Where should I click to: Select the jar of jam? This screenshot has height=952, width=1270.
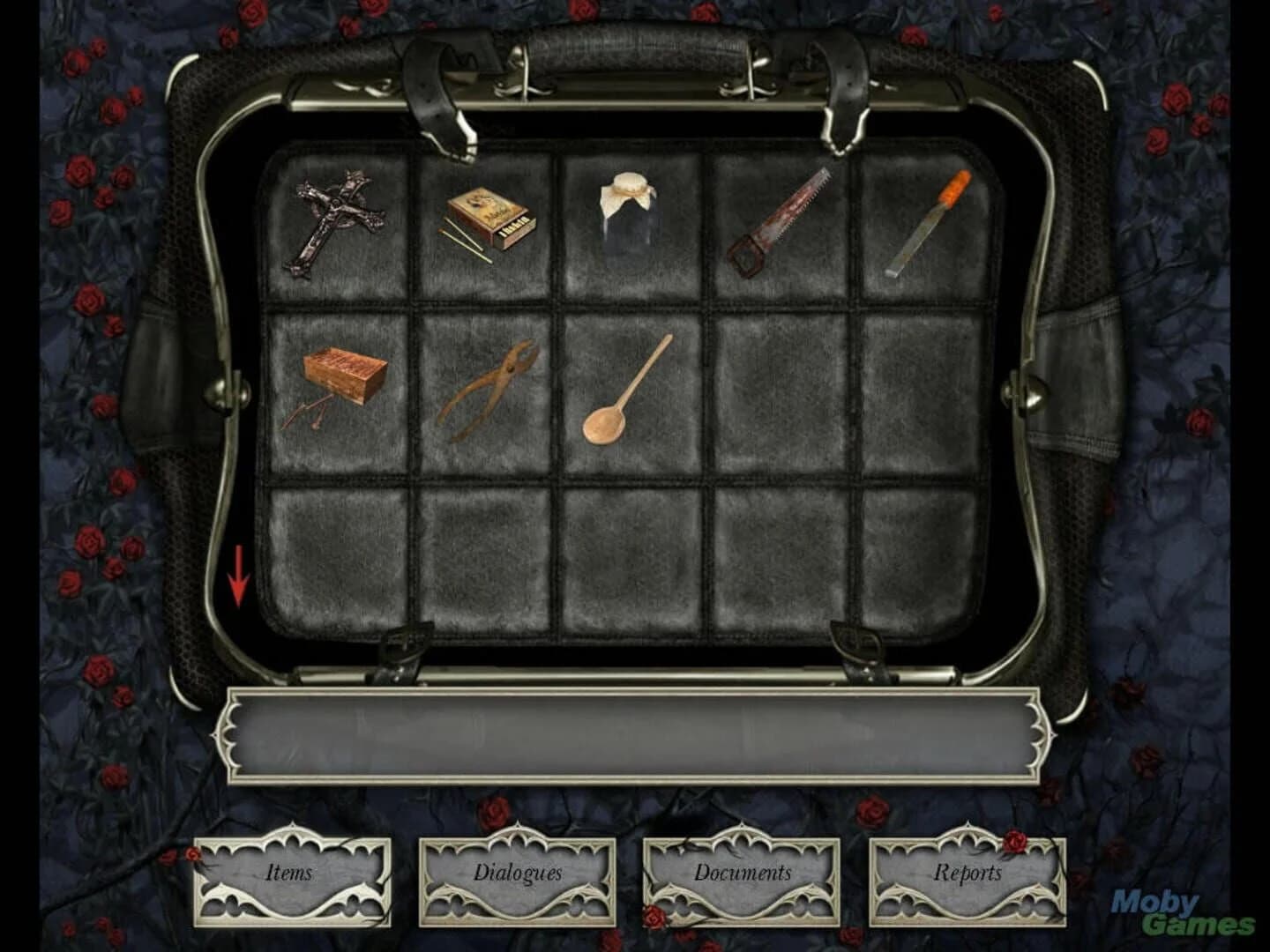point(626,212)
